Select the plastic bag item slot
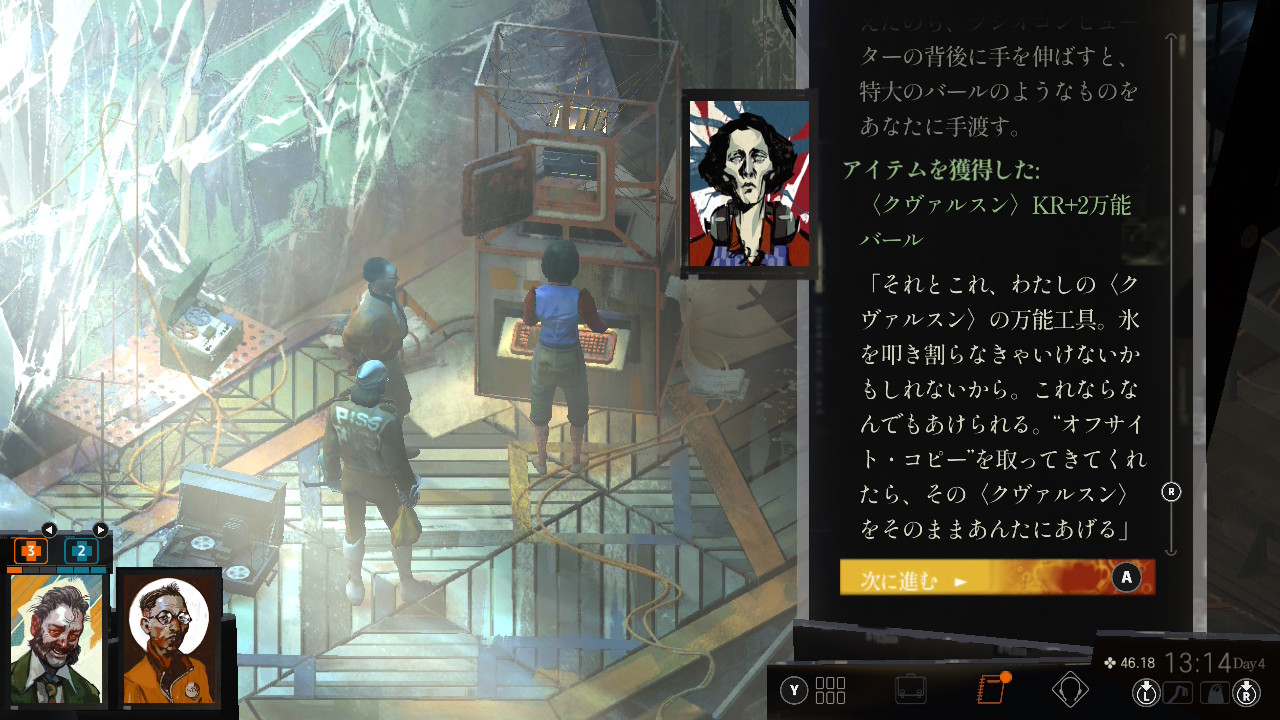This screenshot has height=720, width=1280. [1214, 690]
